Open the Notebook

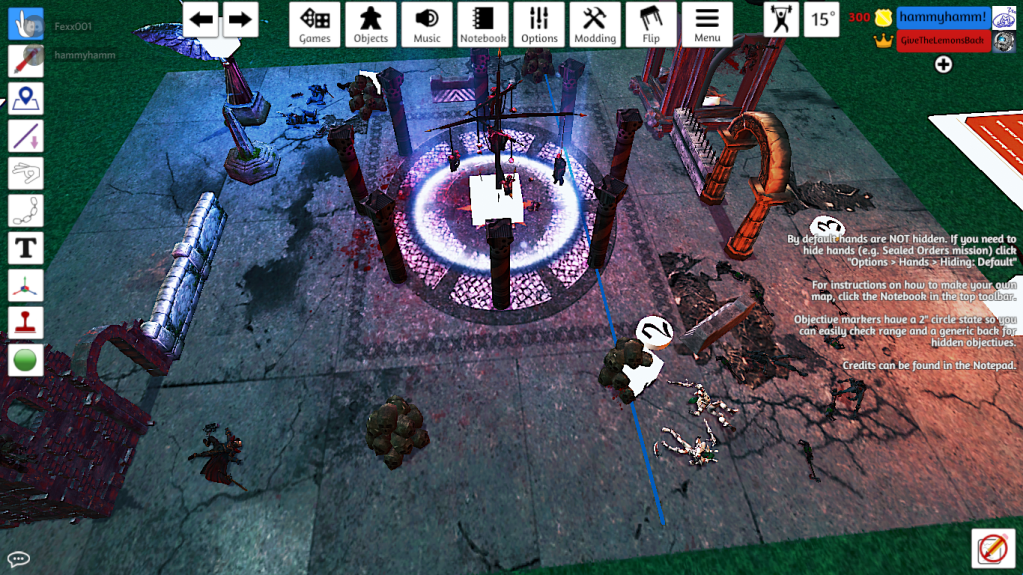pyautogui.click(x=483, y=23)
